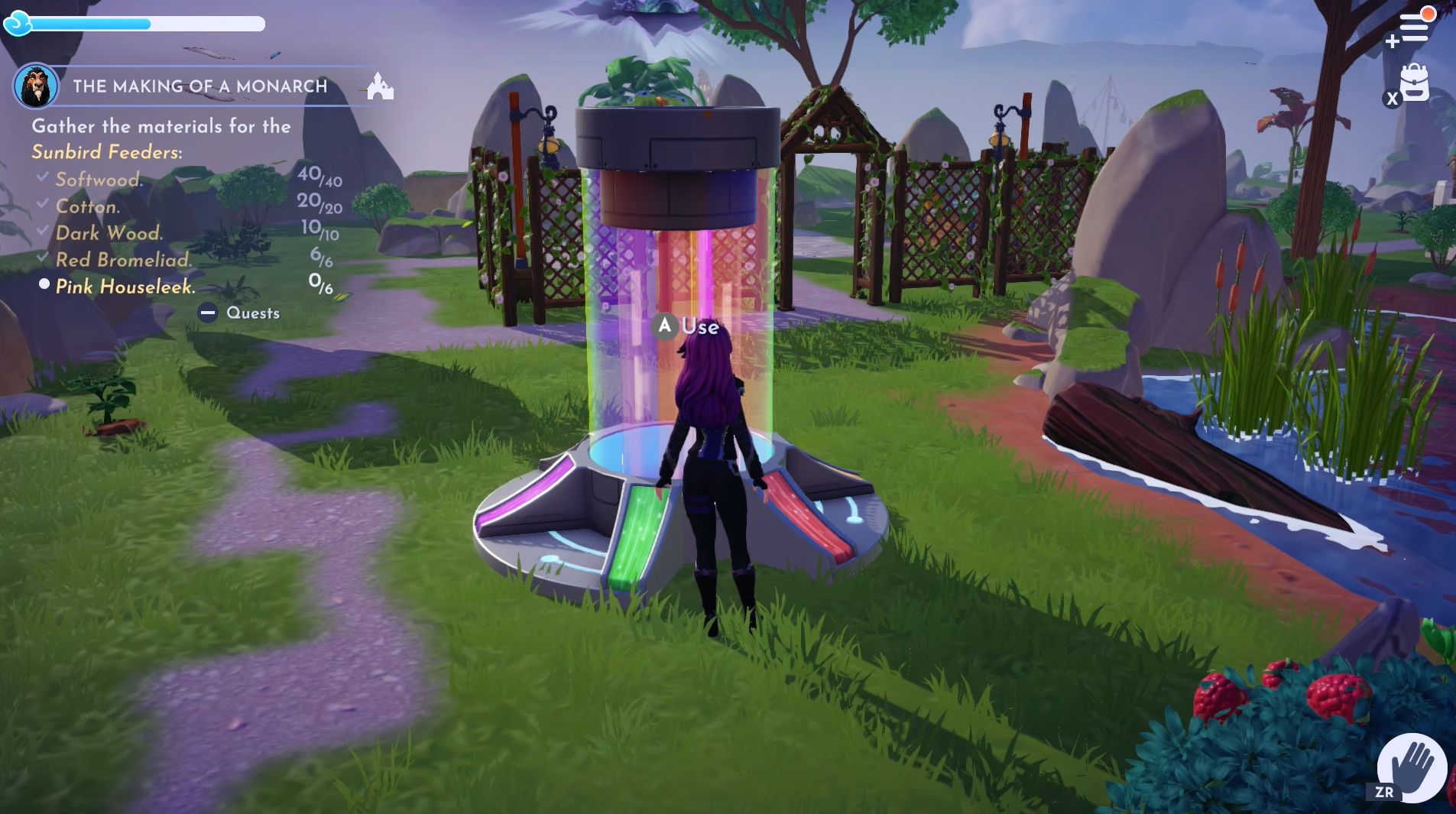Select the castle icon next to the quest title
This screenshot has height=814, width=1456.
(x=382, y=86)
